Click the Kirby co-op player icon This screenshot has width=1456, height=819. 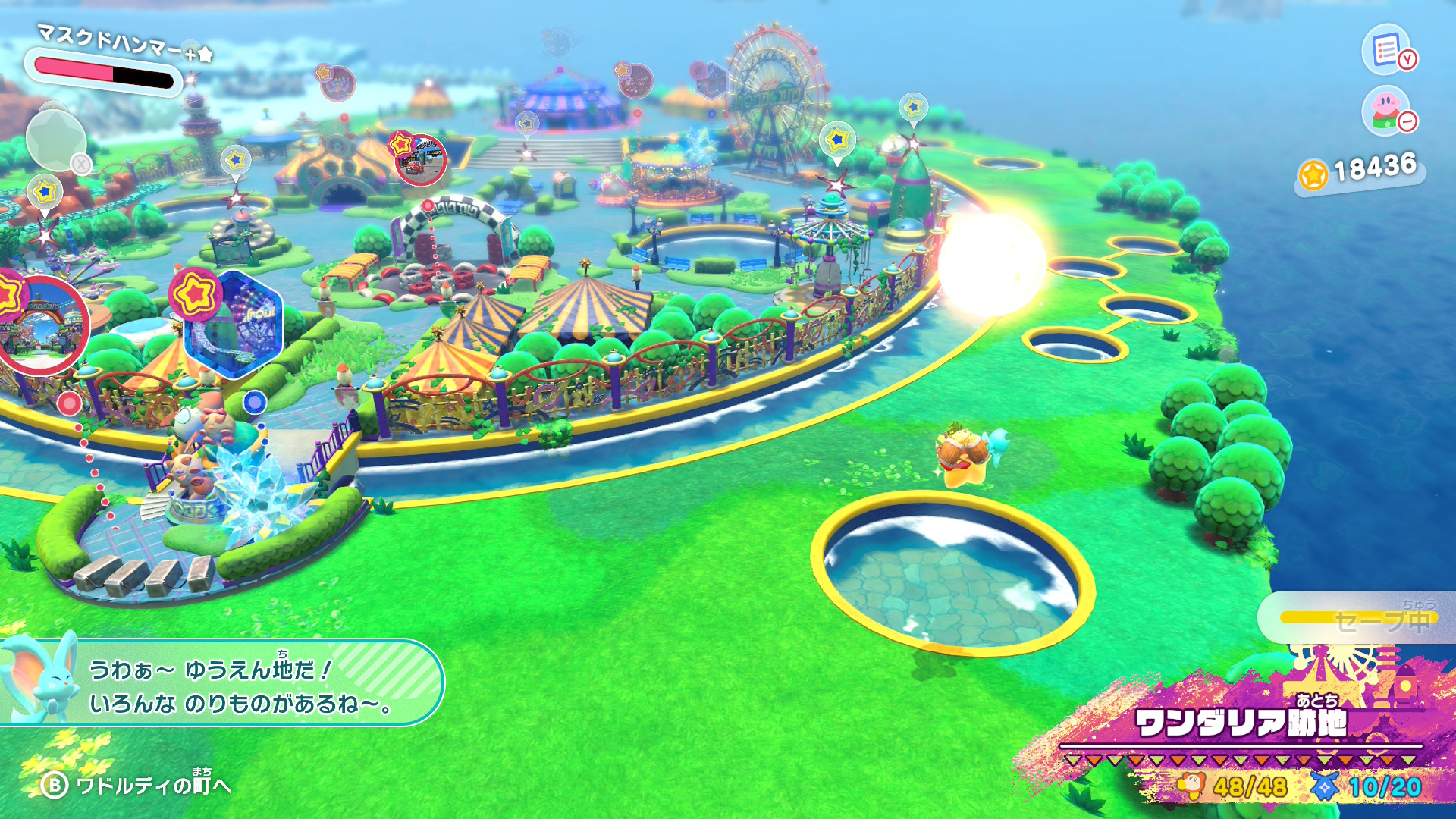pyautogui.click(x=1386, y=111)
